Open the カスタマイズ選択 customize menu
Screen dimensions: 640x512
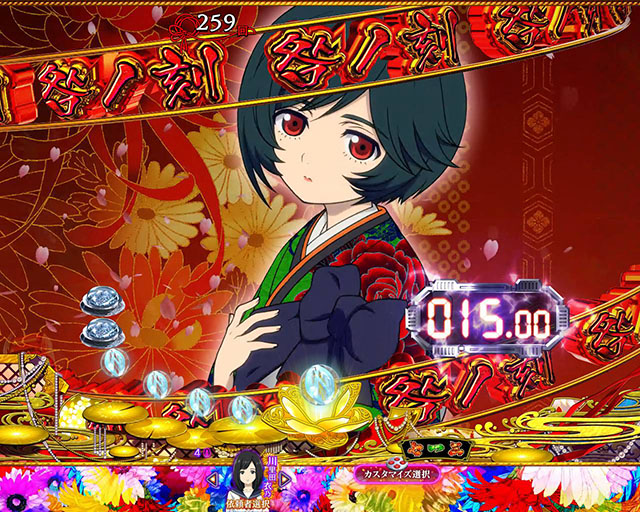pos(397,473)
